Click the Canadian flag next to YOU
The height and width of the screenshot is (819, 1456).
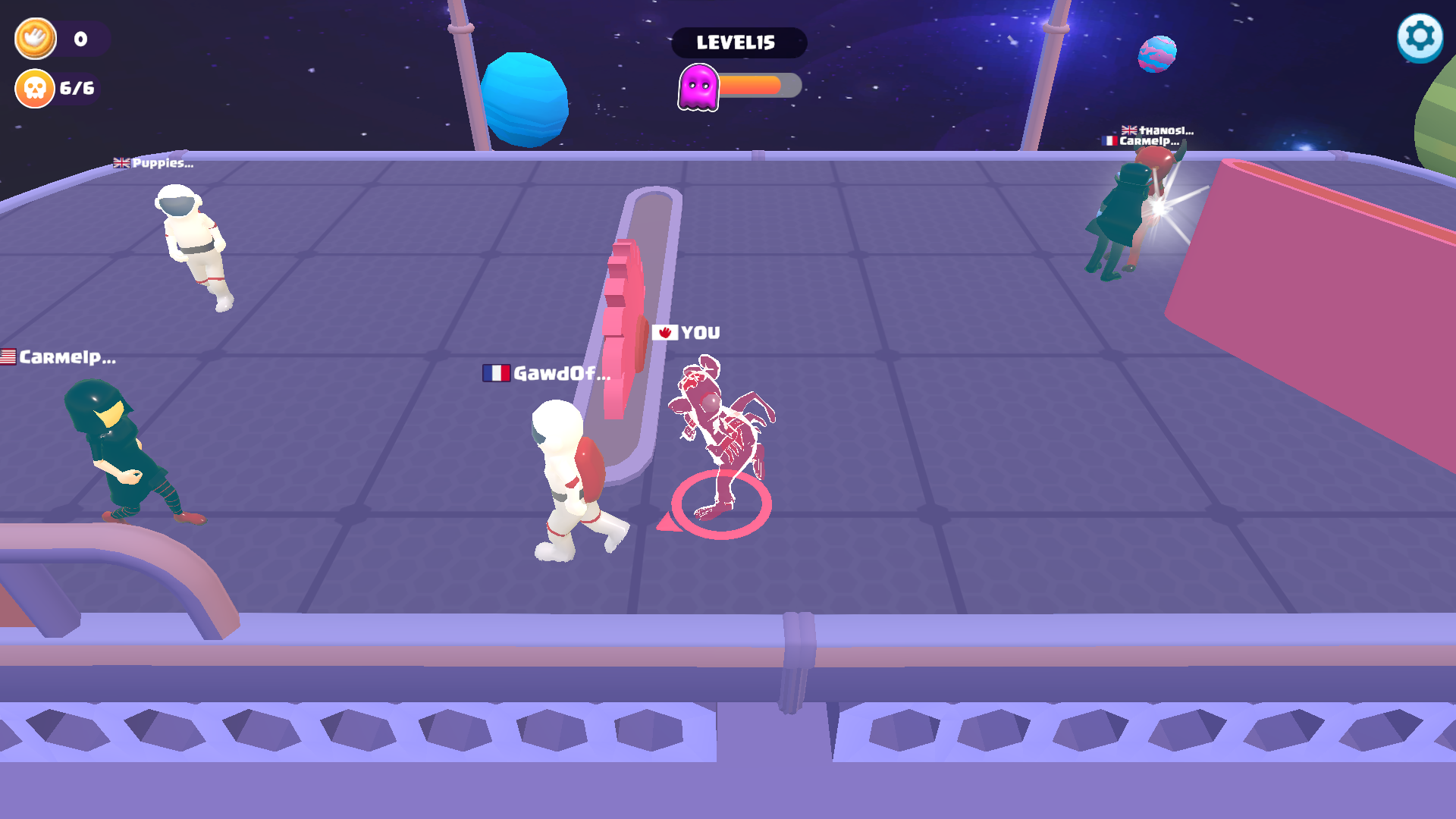pyautogui.click(x=666, y=331)
